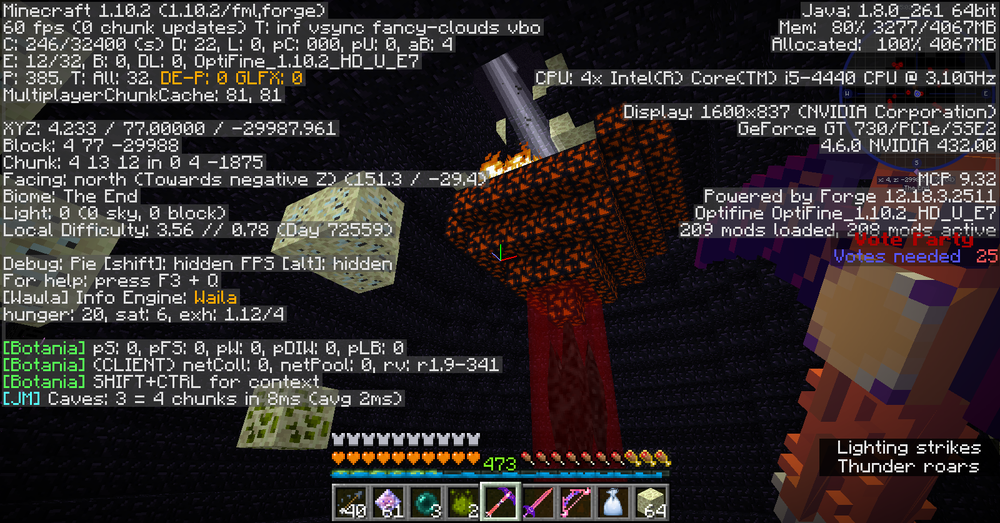Screen dimensions: 1000x523
Task: Select the ender pearl hotbar slot
Action: [x=424, y=501]
